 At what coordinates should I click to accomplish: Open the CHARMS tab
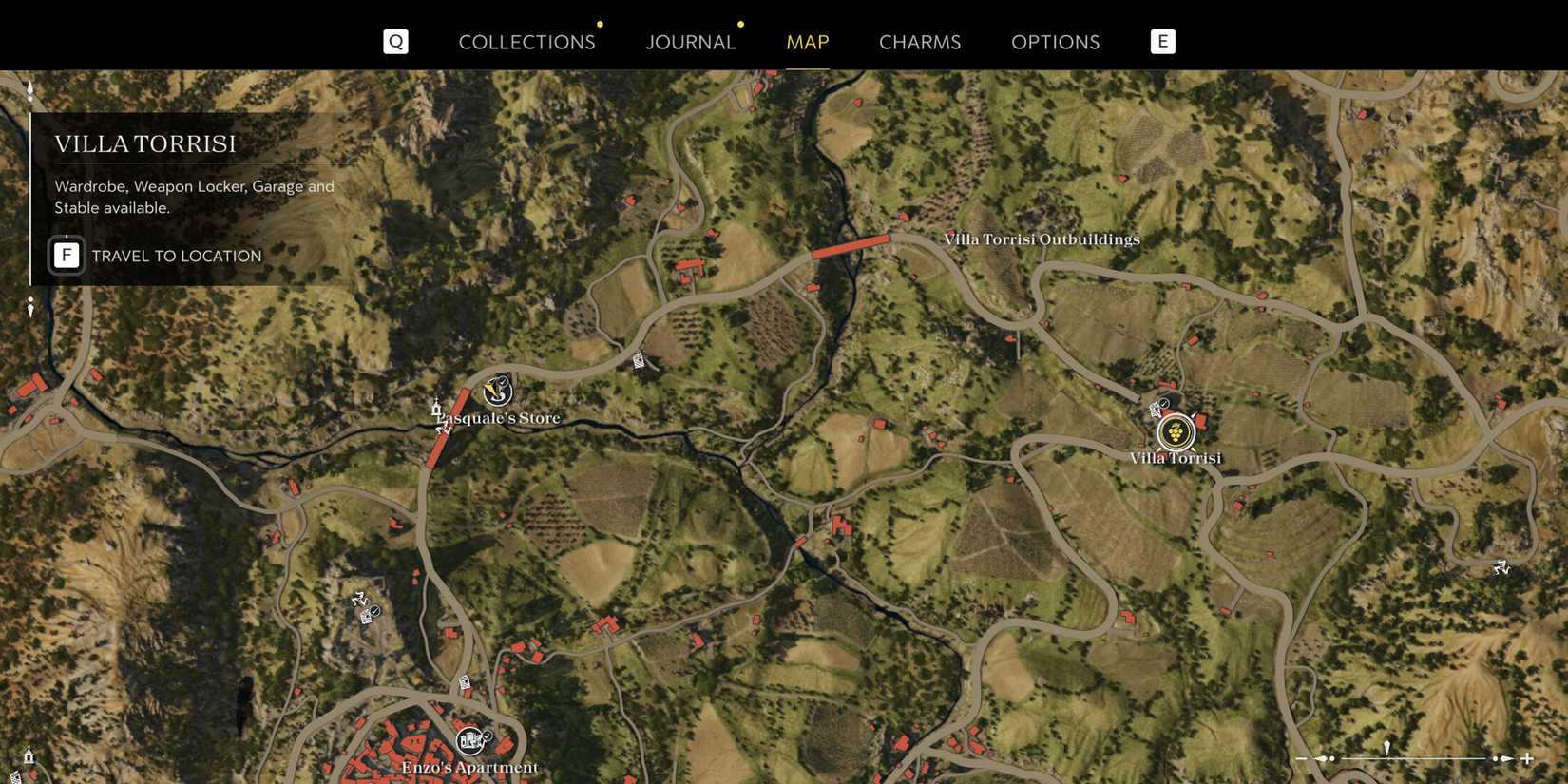919,42
